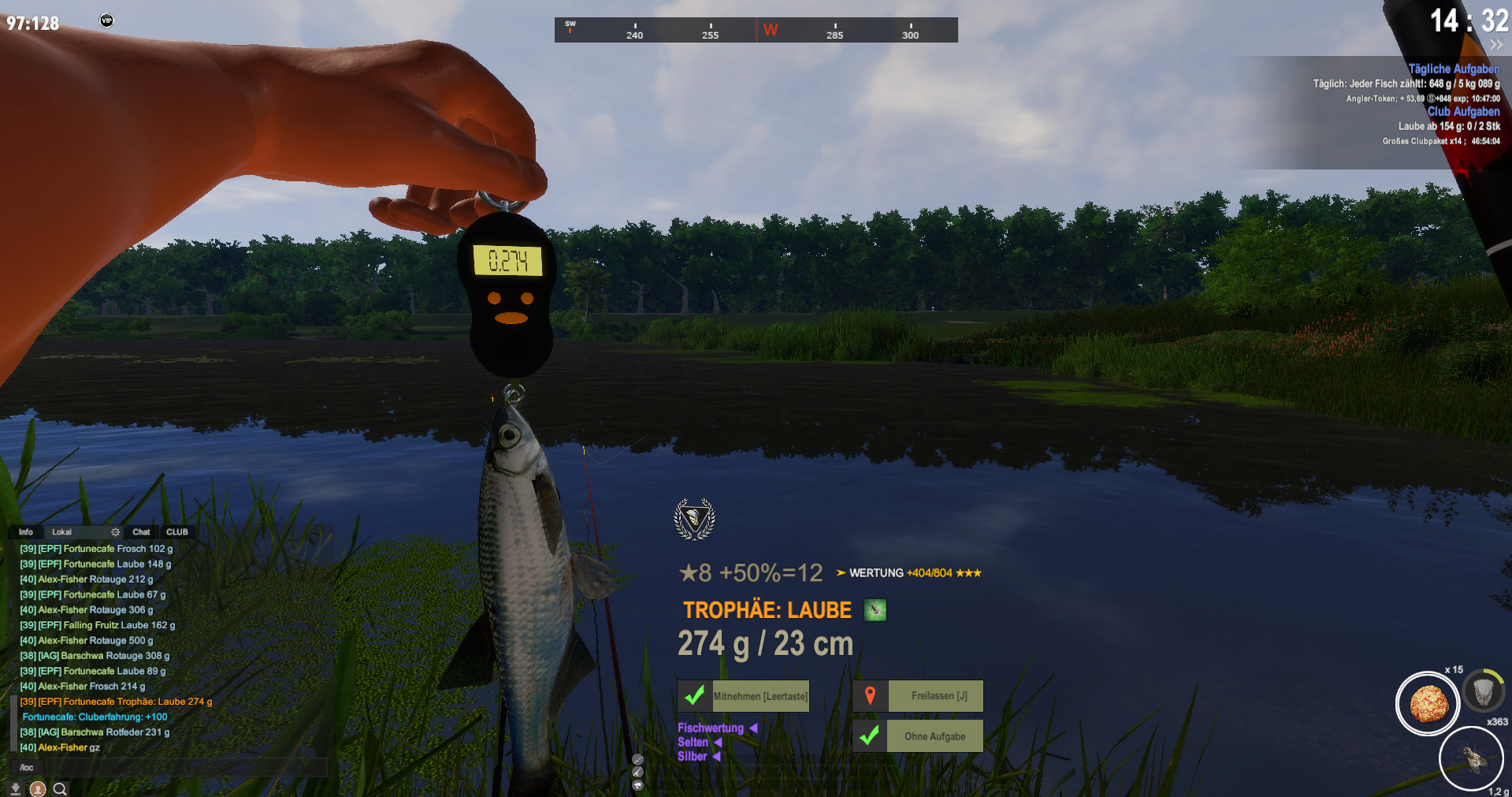Release the fish with Freilassen button
The width and height of the screenshot is (1512, 797).
pos(918,696)
